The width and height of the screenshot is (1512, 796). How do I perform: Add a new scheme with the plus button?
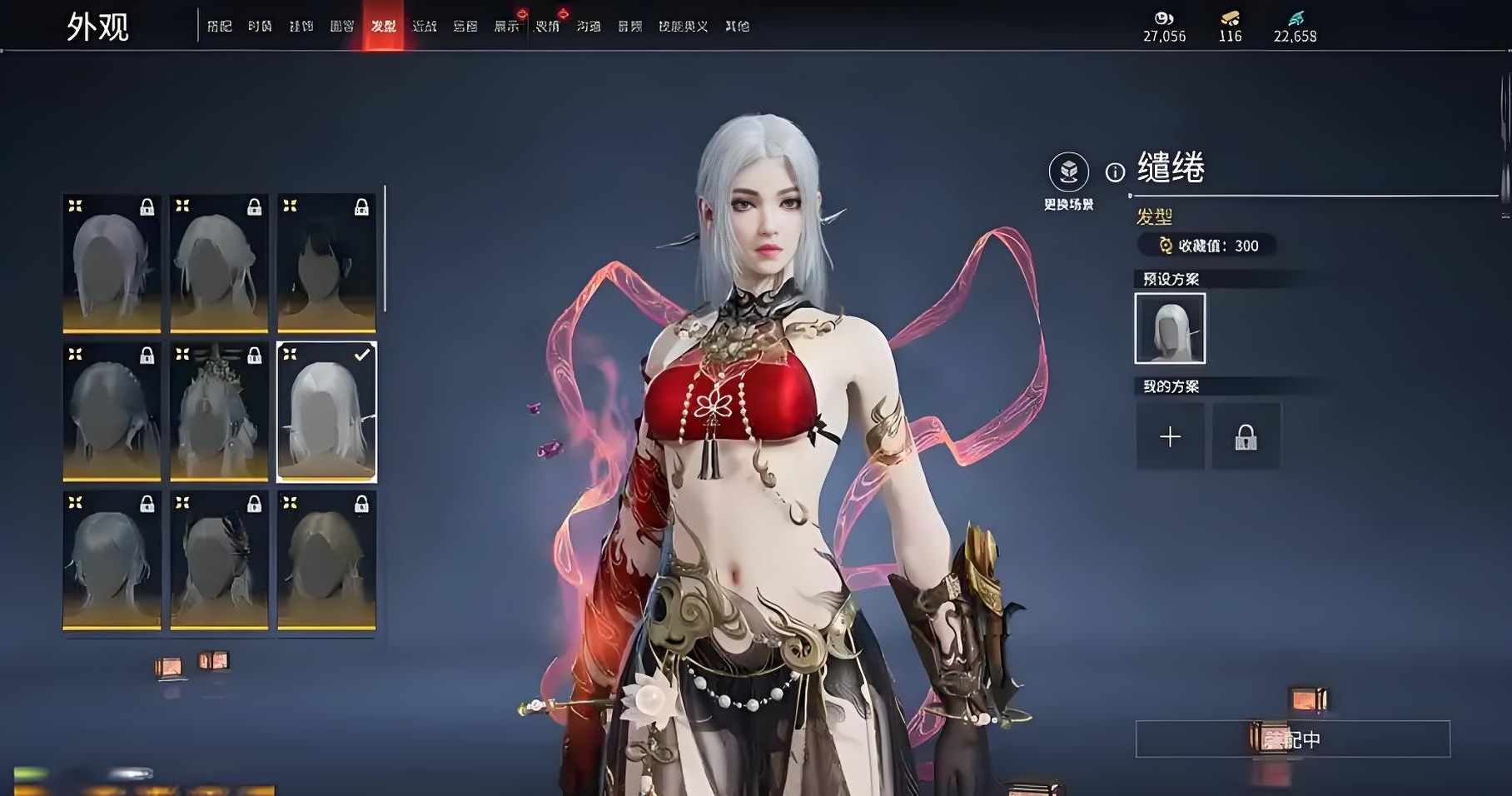(1170, 436)
